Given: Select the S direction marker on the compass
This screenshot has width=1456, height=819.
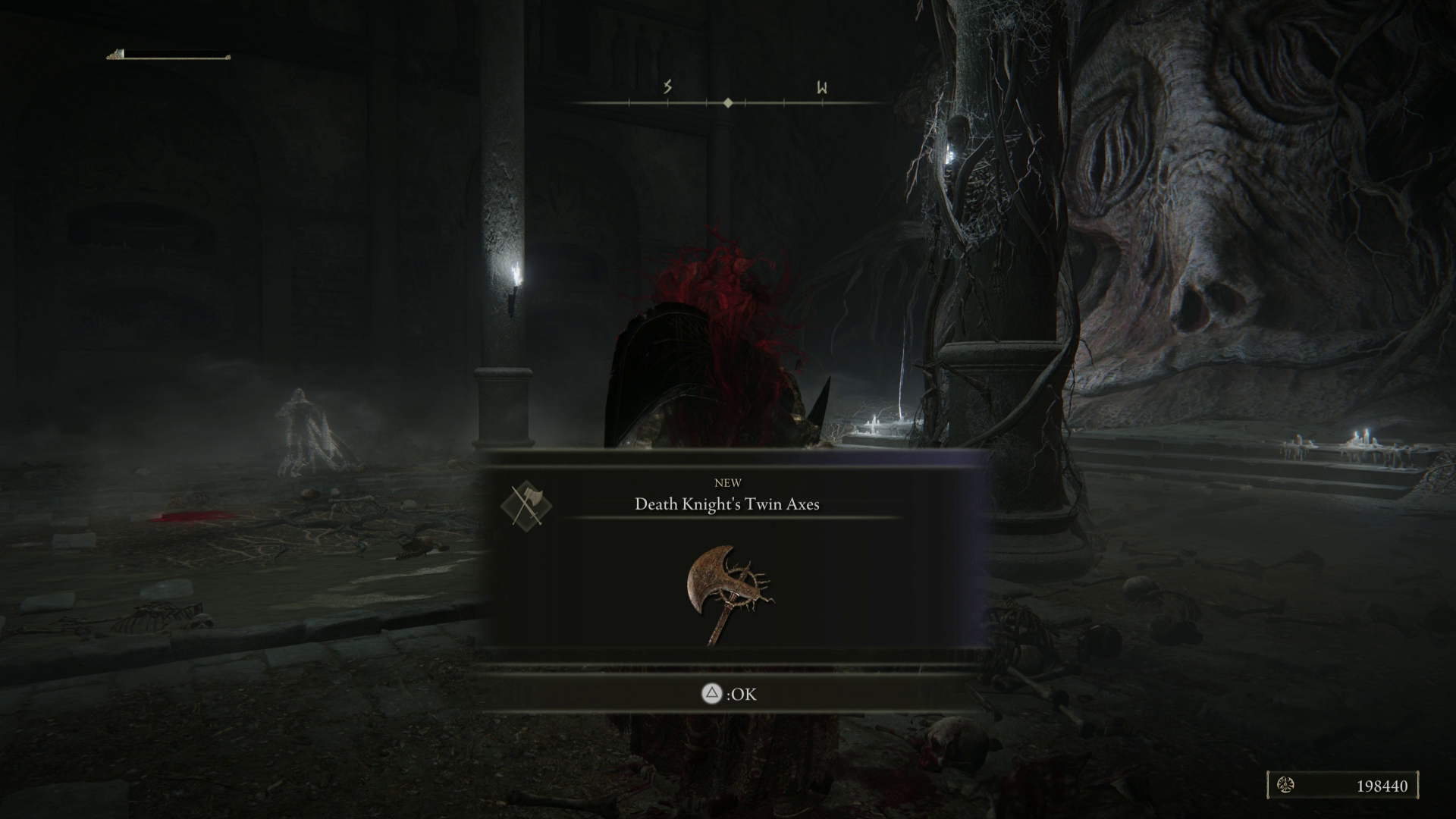Looking at the screenshot, I should pos(666,87).
